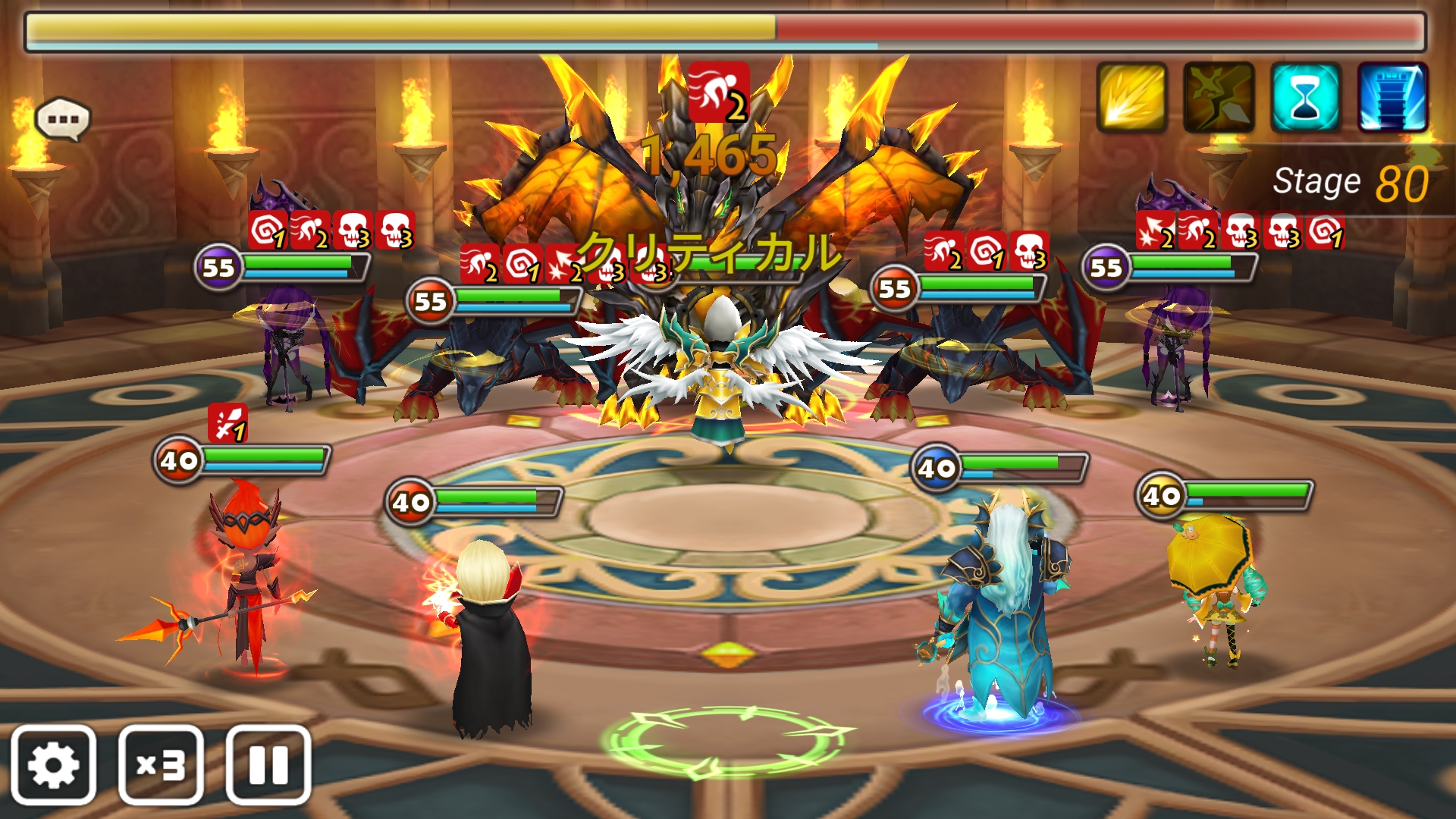Select the dark broken sword skill icon
1456x819 pixels.
coord(1218,98)
